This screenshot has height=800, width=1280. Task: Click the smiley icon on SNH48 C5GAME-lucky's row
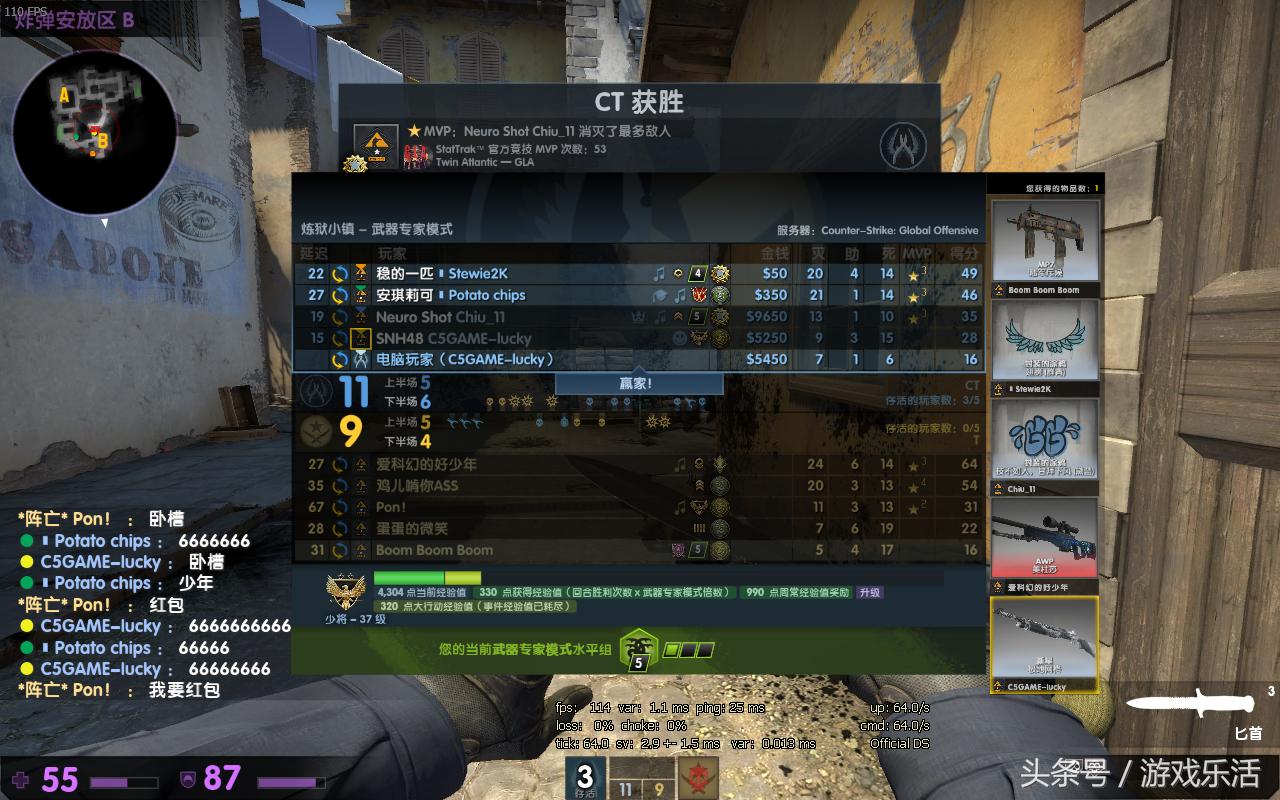coord(678,336)
